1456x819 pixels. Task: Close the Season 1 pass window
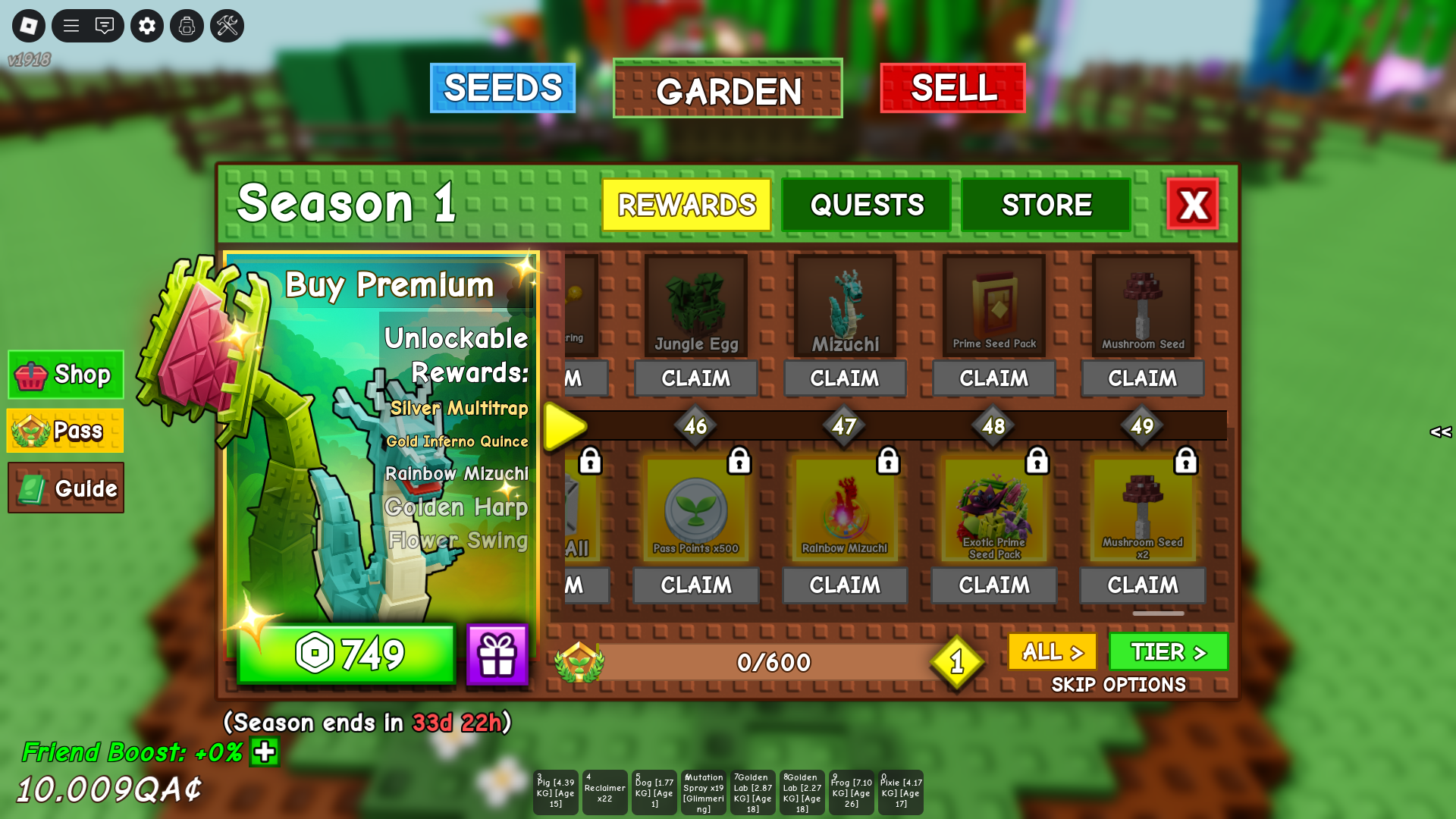coord(1193,204)
